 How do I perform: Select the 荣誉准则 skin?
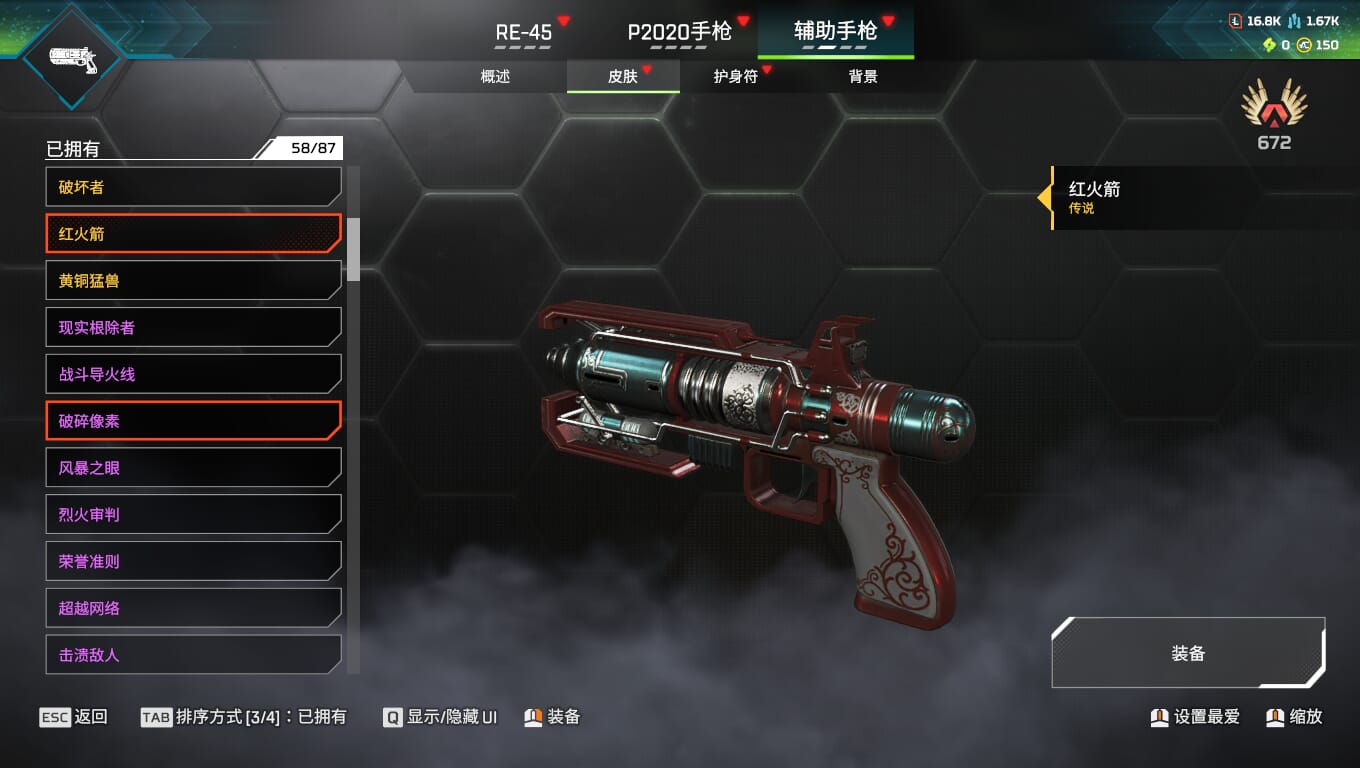pos(193,561)
